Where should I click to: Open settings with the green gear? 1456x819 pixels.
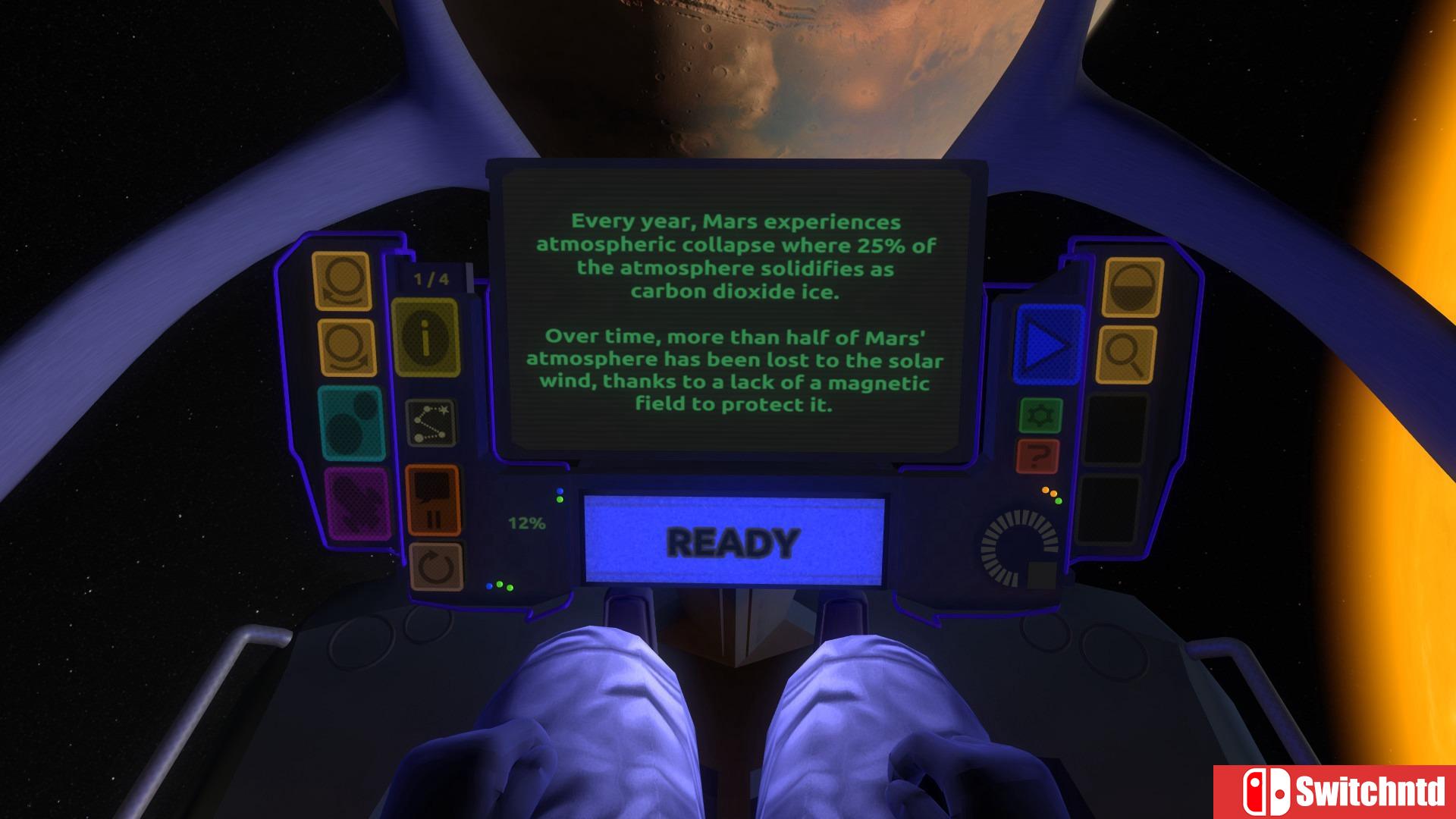[x=1040, y=416]
